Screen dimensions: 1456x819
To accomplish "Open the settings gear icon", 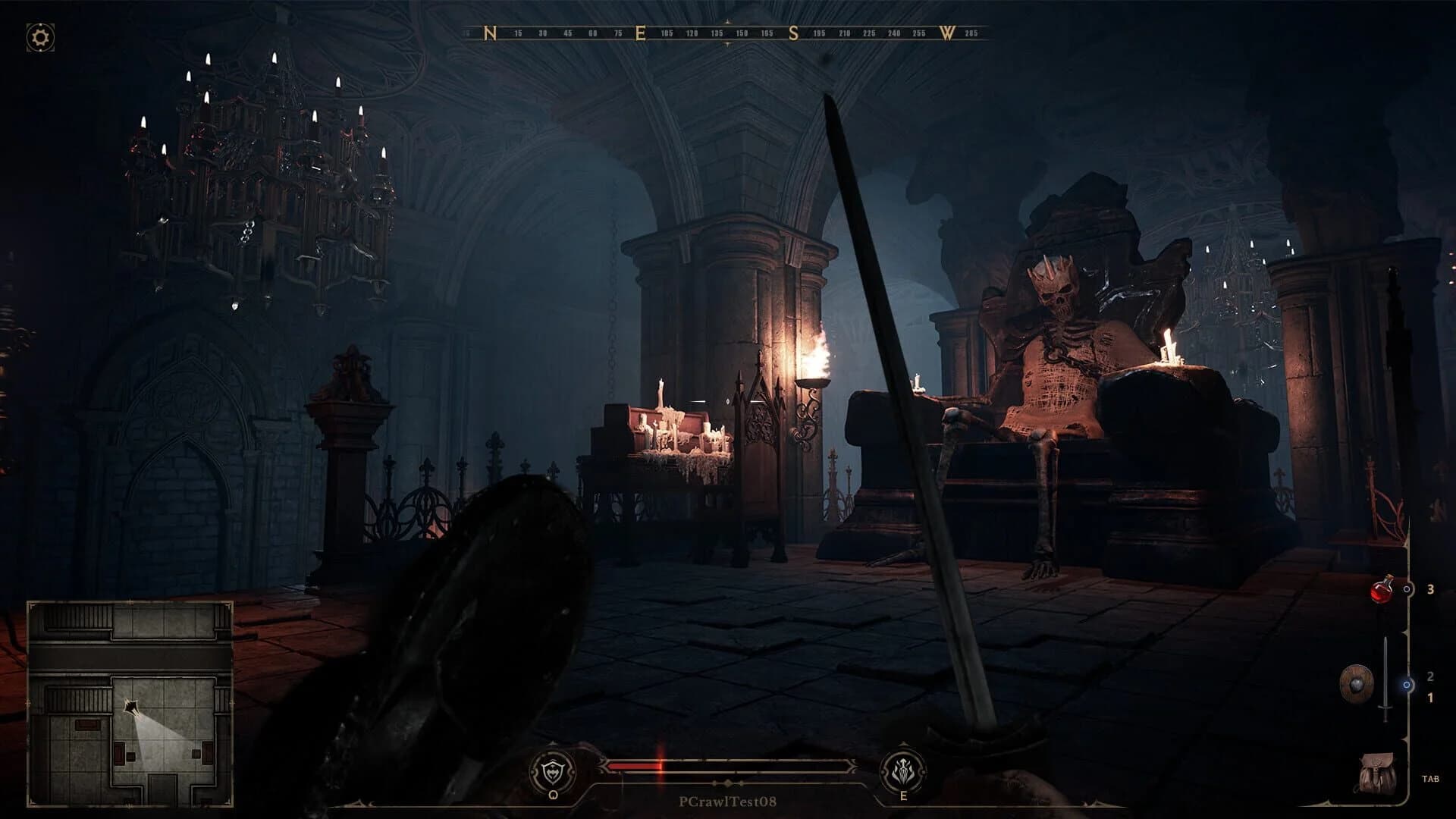I will tap(38, 34).
